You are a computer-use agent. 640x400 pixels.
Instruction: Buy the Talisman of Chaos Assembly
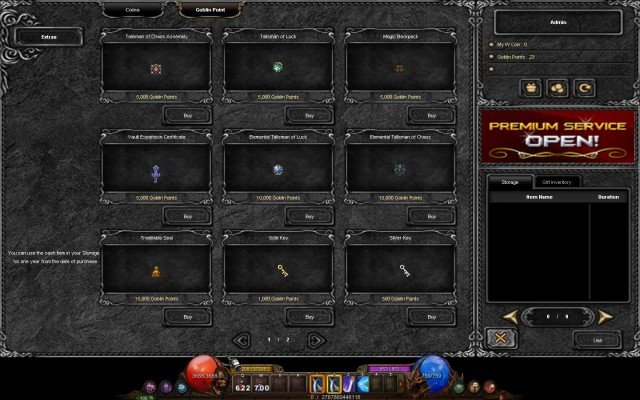[x=188, y=115]
